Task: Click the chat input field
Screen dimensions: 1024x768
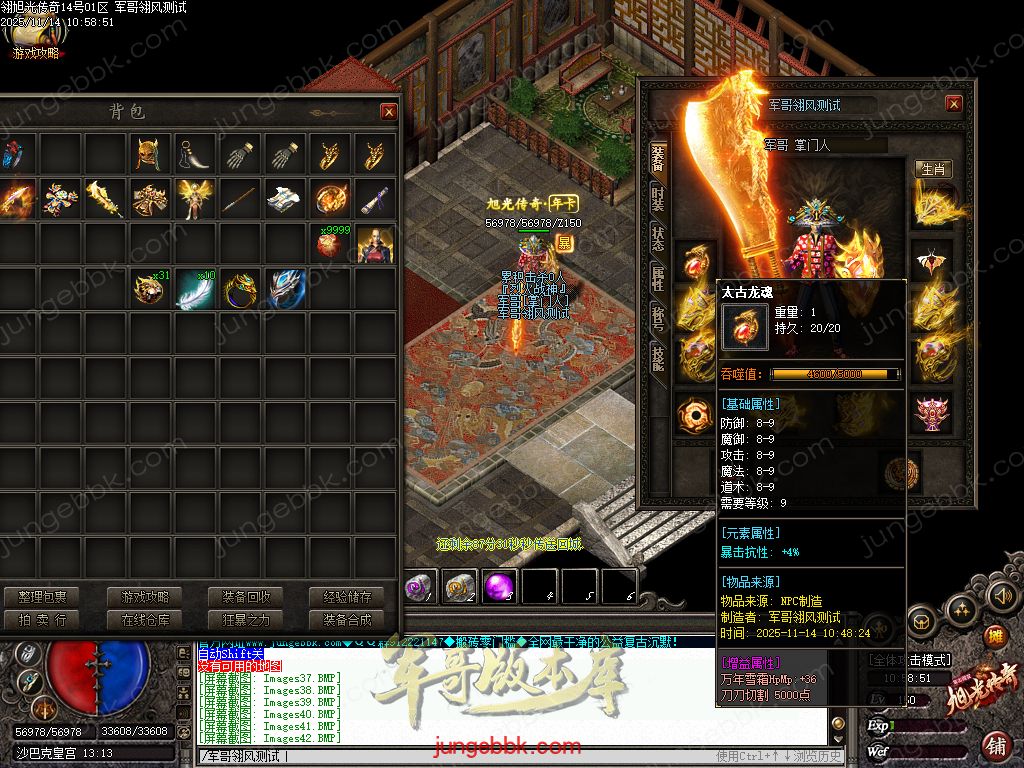Action: coord(450,756)
